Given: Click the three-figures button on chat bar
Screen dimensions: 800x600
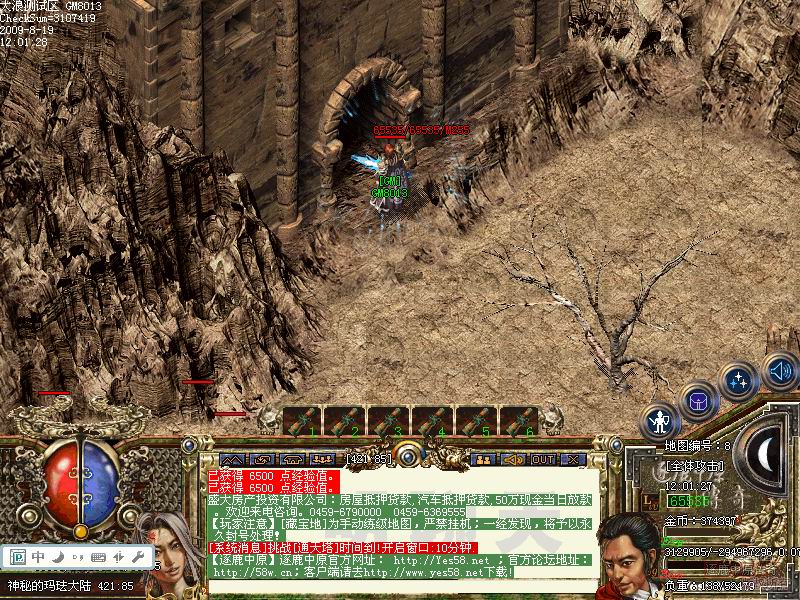Looking at the screenshot, I should (322, 459).
